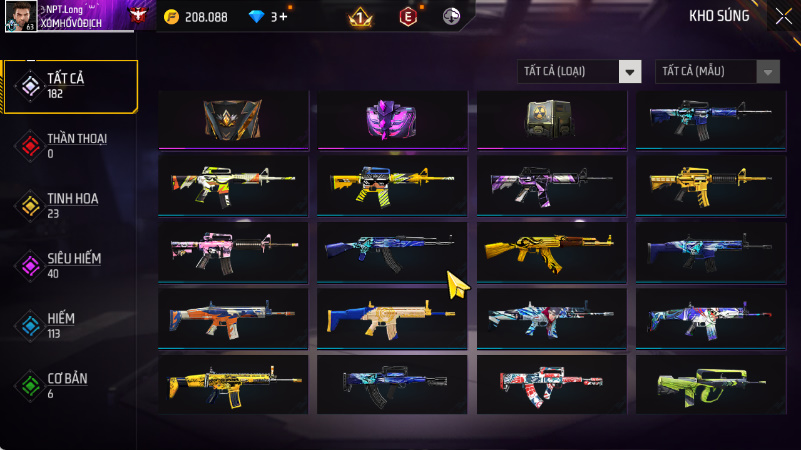Pick the pink M4A1 skin tile
The width and height of the screenshot is (801, 450).
coord(233,251)
